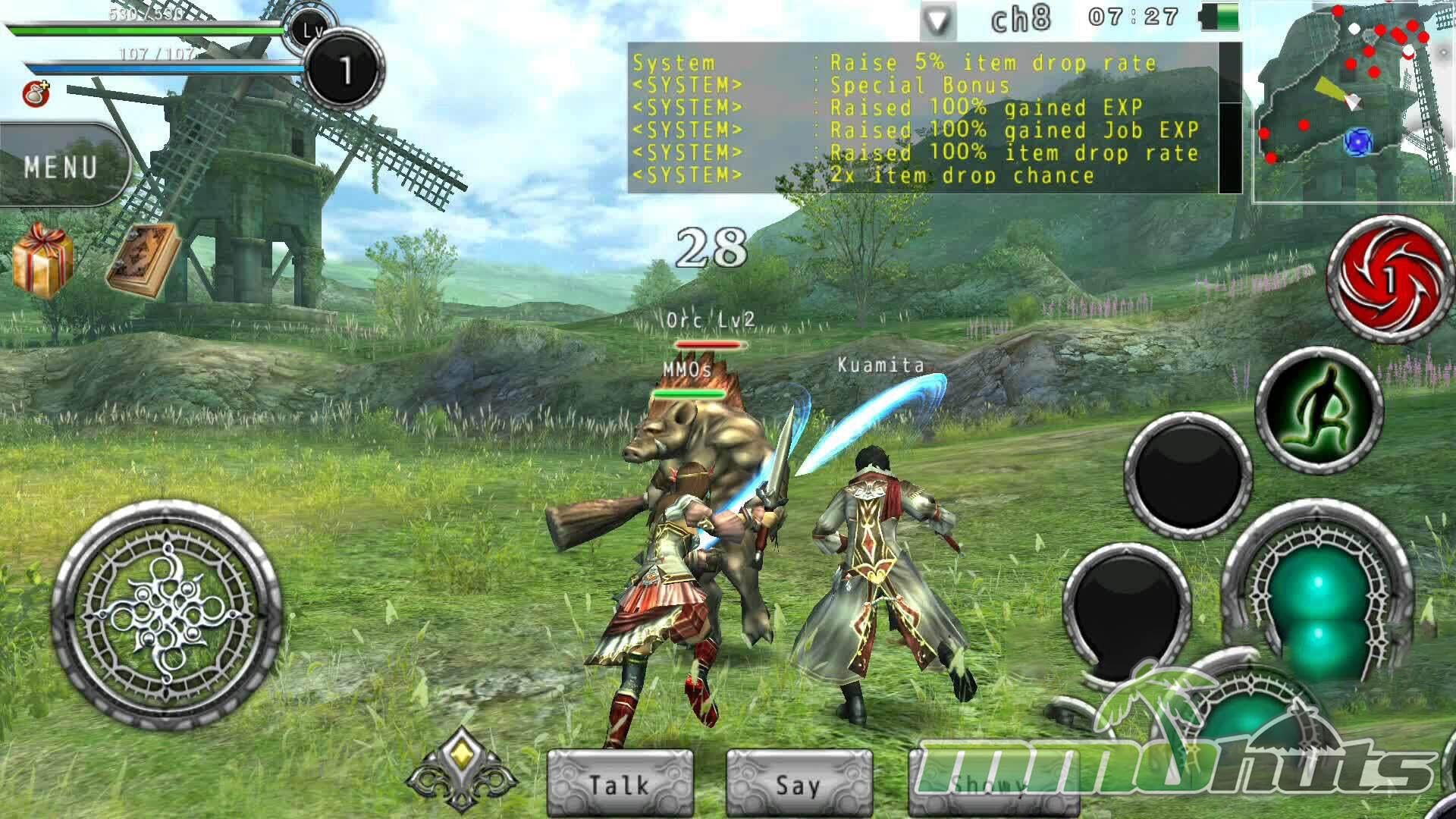Viewport: 1456px width, 819px height.
Task: Open the gift box icon
Action: pyautogui.click(x=42, y=260)
